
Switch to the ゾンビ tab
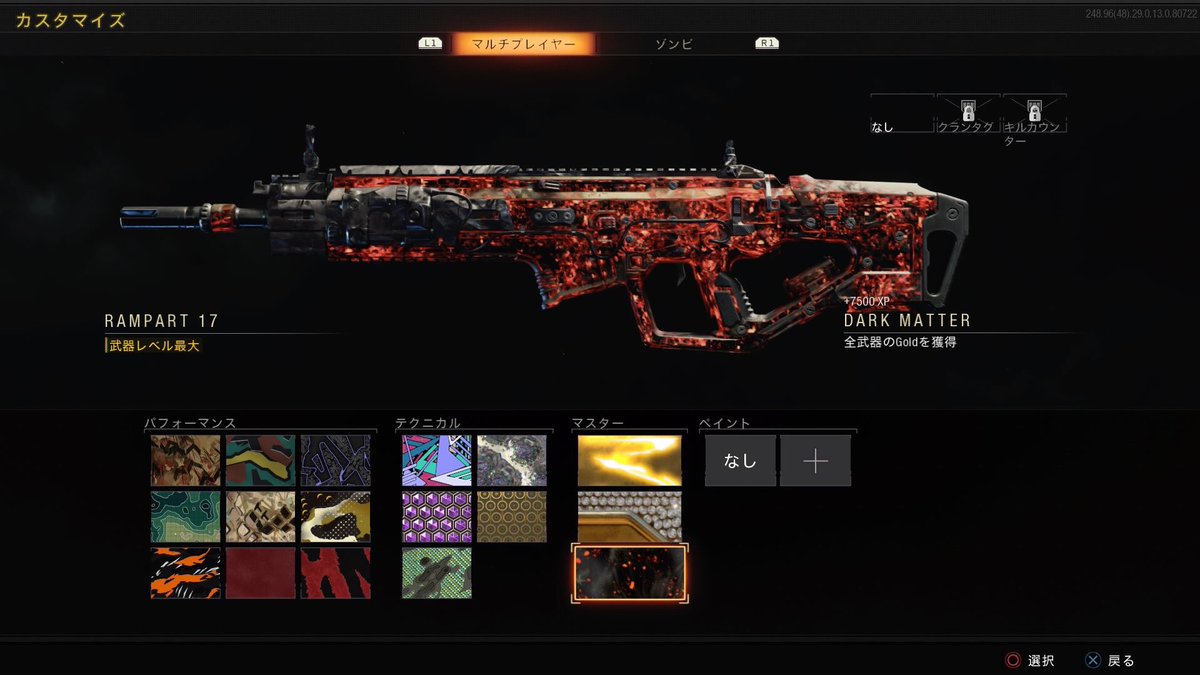click(x=673, y=44)
